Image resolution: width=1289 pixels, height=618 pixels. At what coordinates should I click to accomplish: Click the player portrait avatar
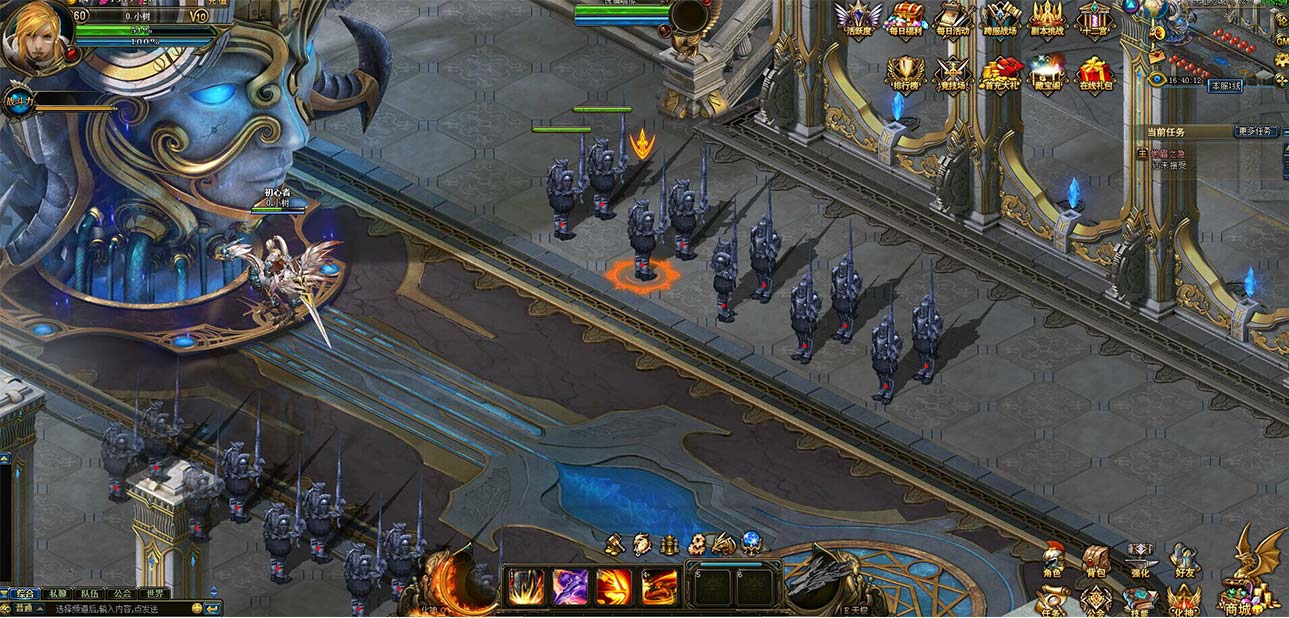coord(36,34)
